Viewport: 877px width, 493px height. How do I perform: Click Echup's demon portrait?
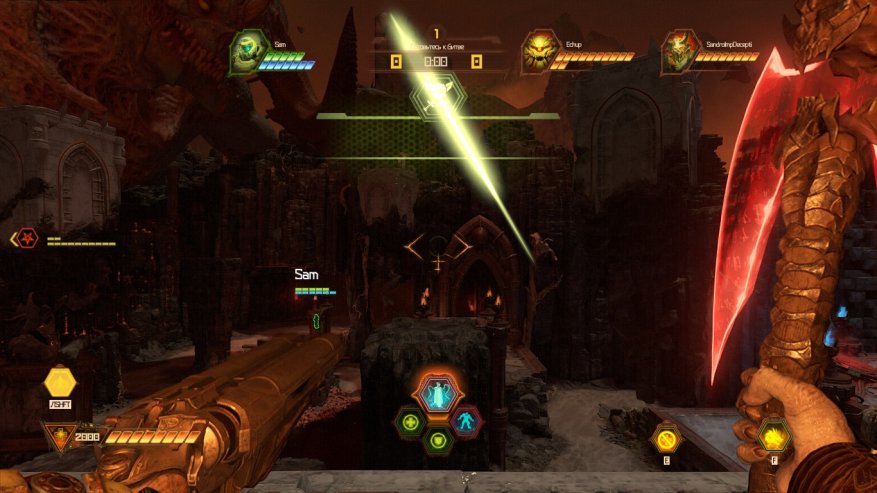(540, 52)
